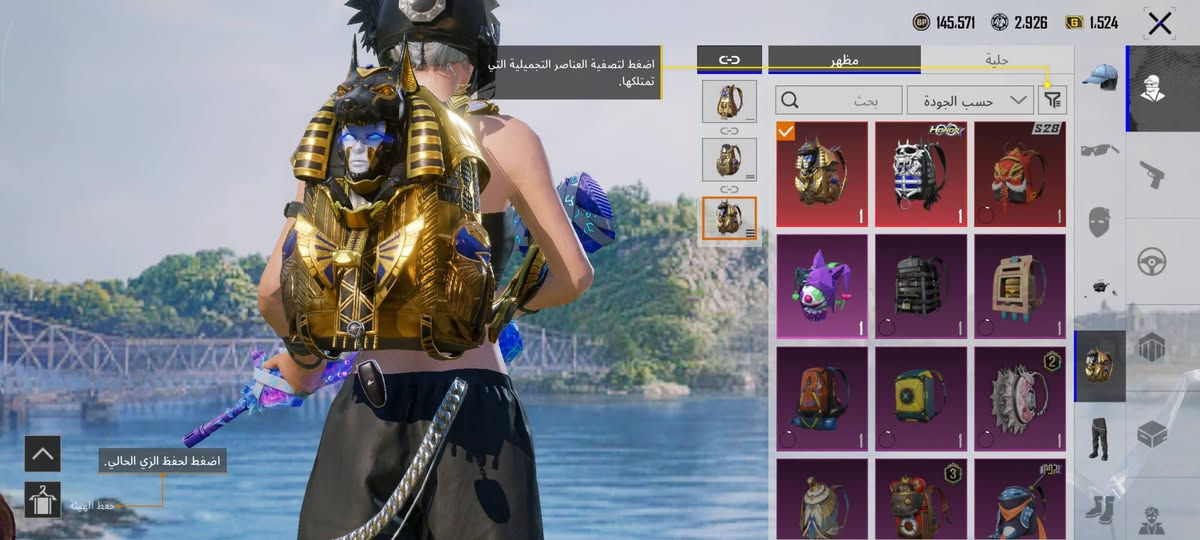The image size is (1200, 540).
Task: Choose the spiked sawblade backpack tile
Action: tap(1020, 398)
